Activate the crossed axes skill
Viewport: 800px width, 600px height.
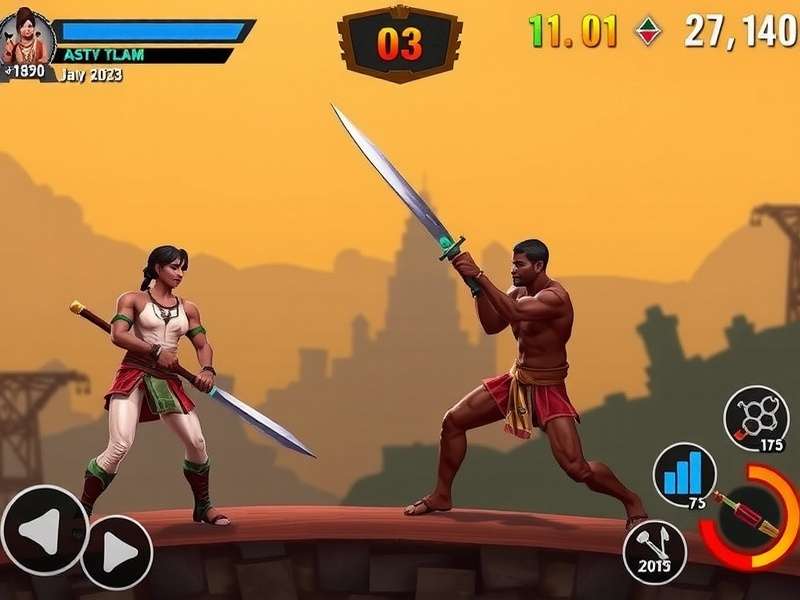[654, 552]
